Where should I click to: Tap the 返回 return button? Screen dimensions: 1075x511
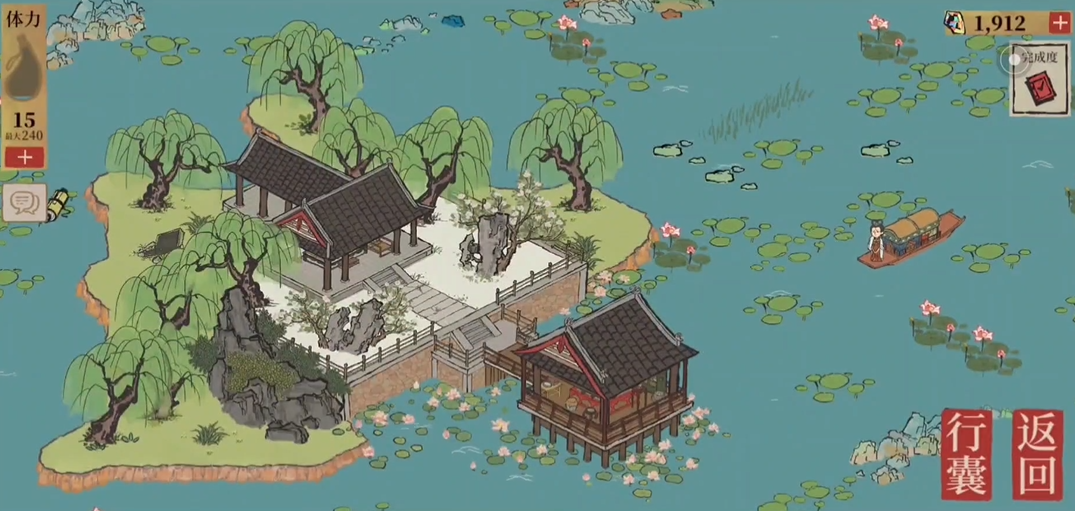[1037, 454]
